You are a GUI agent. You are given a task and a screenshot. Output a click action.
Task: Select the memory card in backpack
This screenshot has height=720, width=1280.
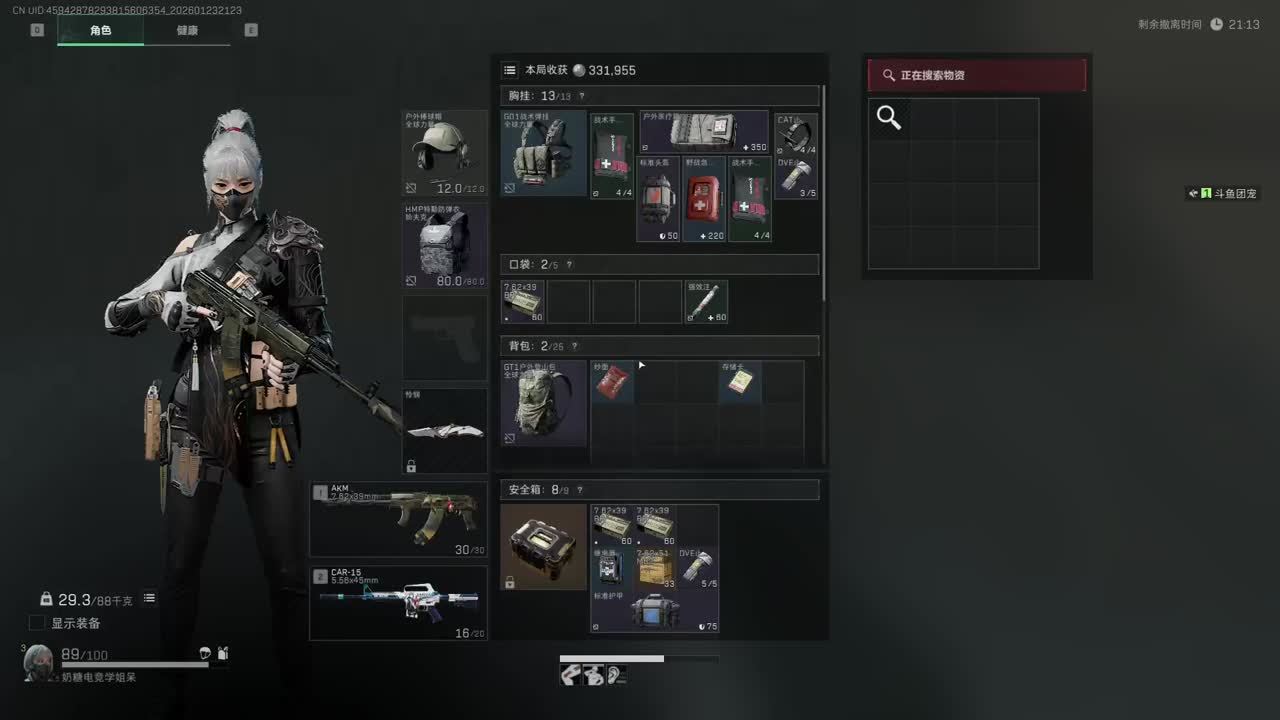[740, 382]
